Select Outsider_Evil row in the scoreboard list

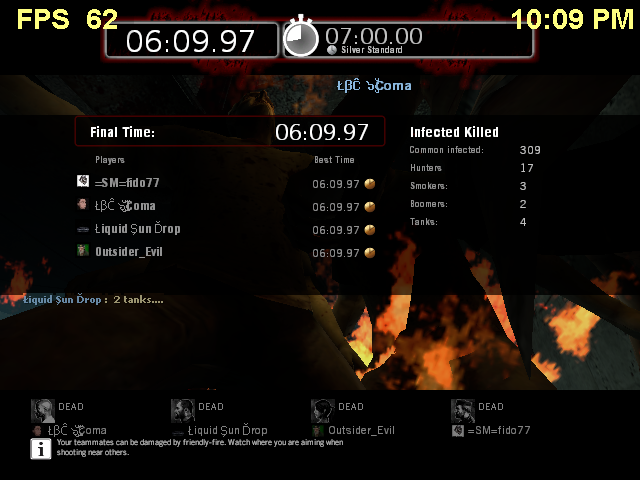pos(128,251)
